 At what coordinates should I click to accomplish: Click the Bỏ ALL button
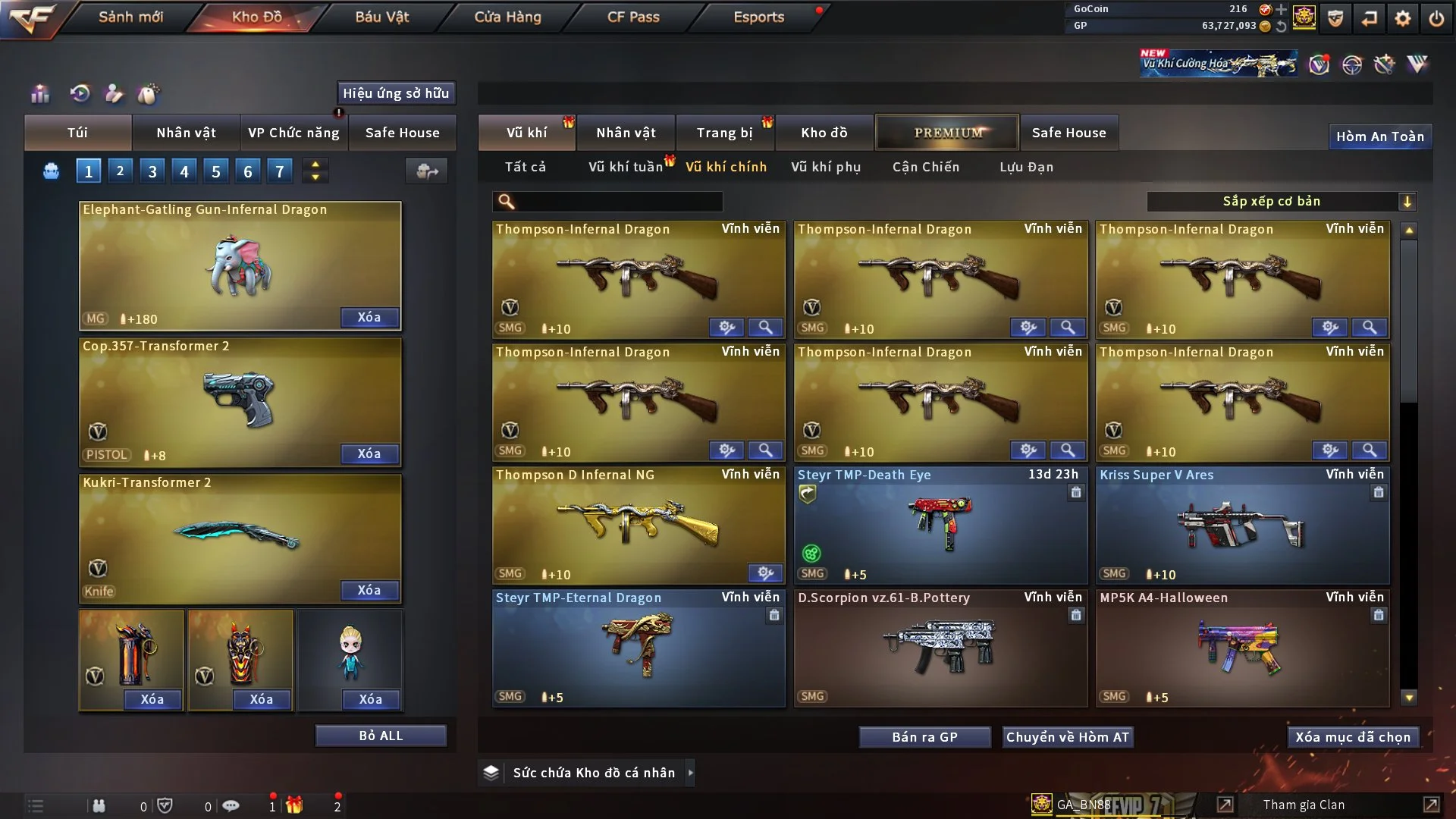[x=381, y=736]
